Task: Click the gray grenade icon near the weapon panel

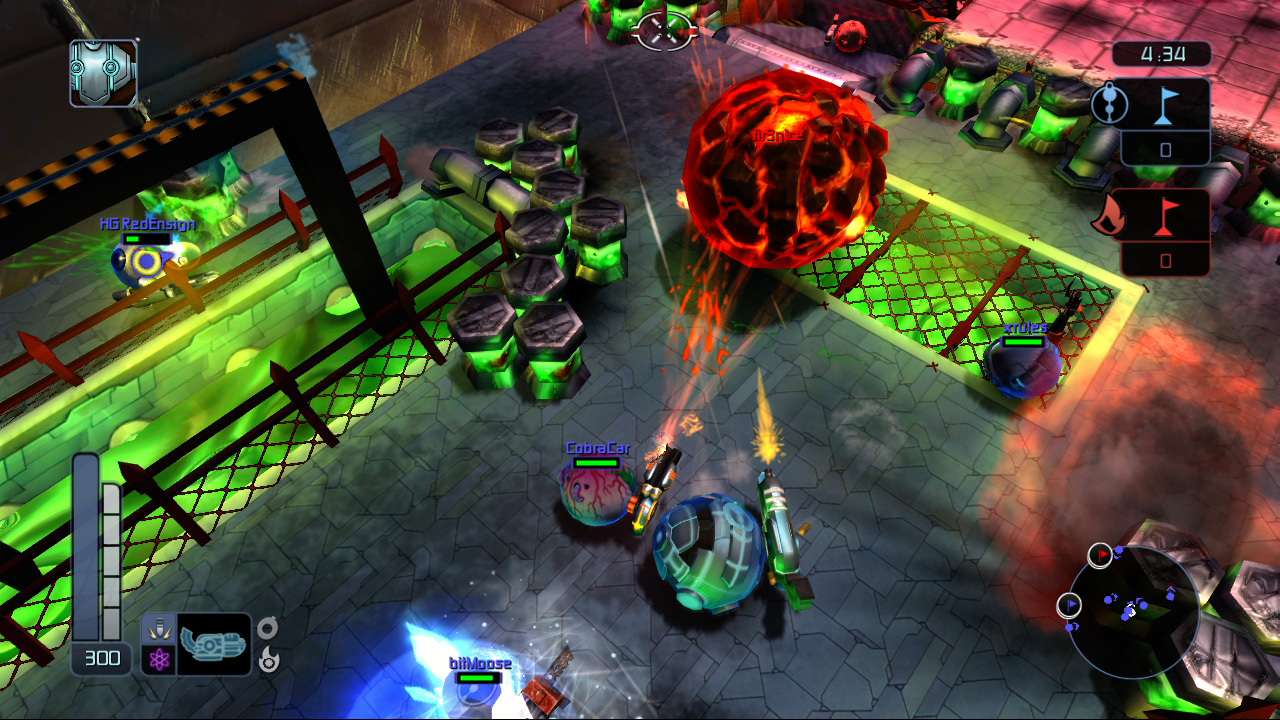Action: click(x=267, y=628)
